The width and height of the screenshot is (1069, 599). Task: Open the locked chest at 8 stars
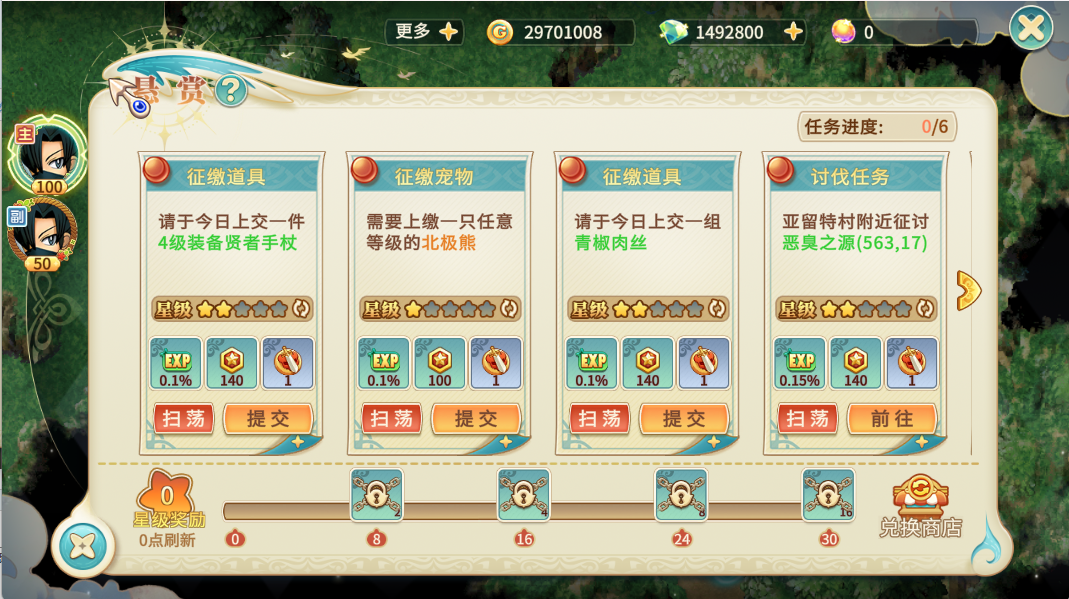pos(377,495)
